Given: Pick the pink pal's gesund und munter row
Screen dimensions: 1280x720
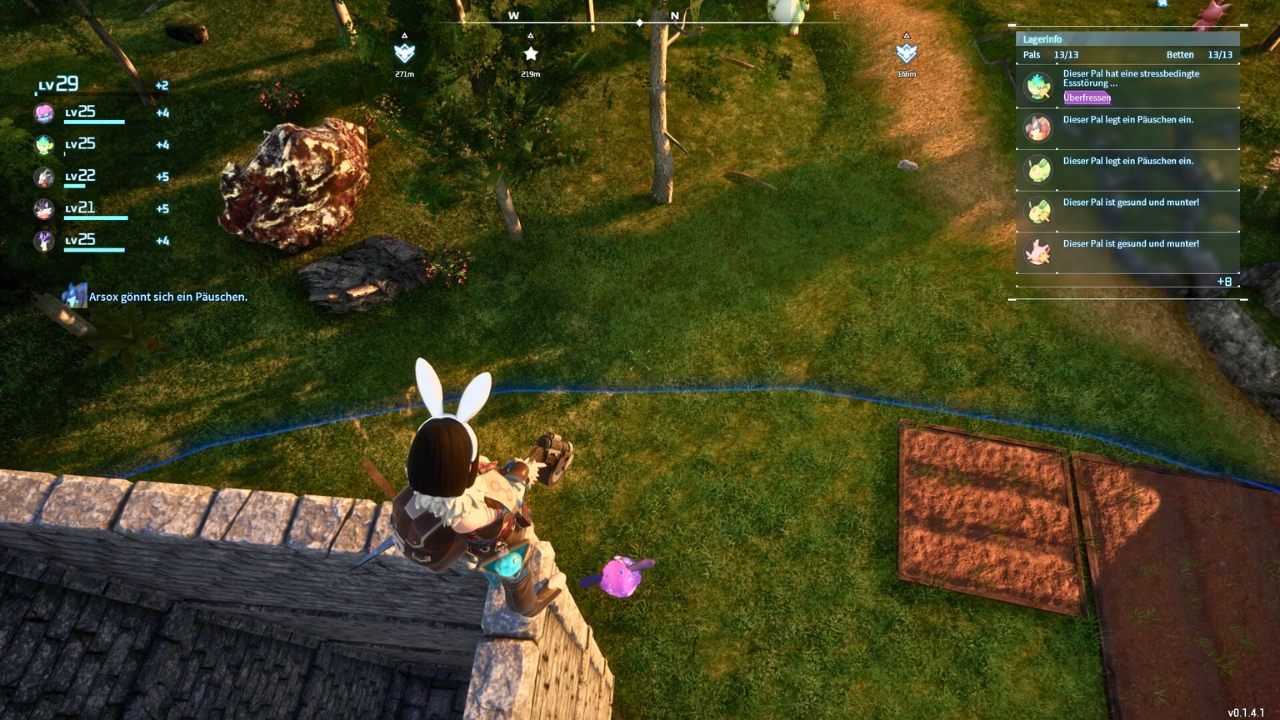Looking at the screenshot, I should pyautogui.click(x=1128, y=251).
